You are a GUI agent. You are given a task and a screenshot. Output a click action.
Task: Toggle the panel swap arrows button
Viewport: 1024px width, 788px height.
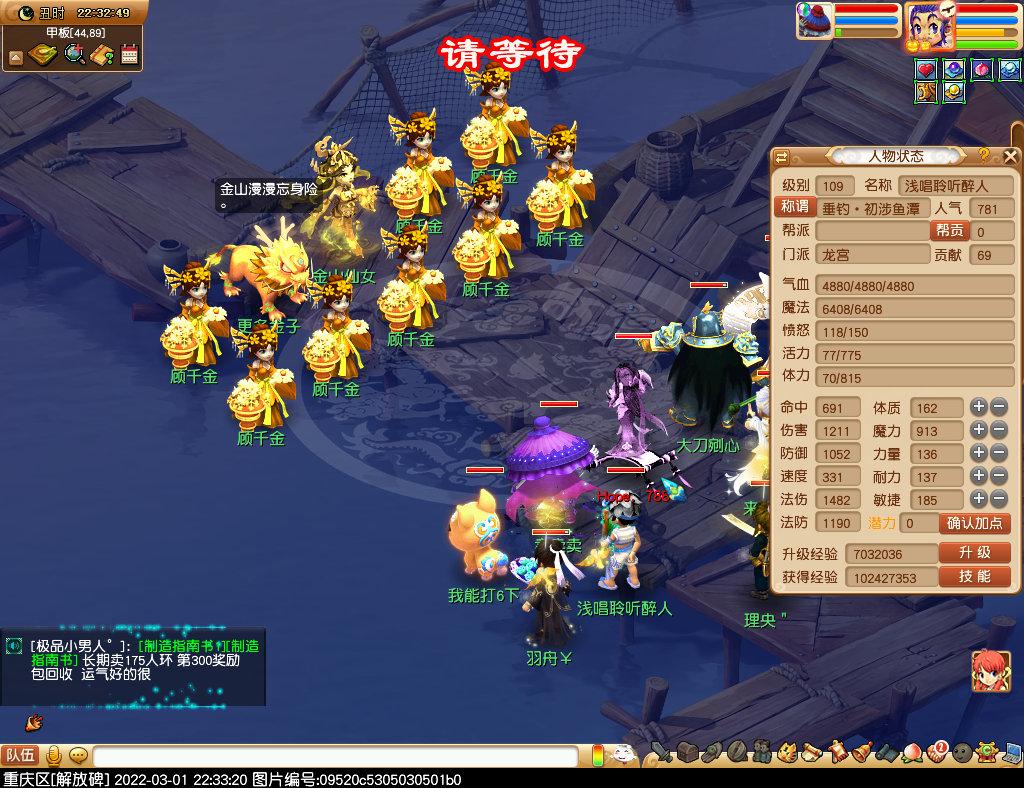coord(782,156)
